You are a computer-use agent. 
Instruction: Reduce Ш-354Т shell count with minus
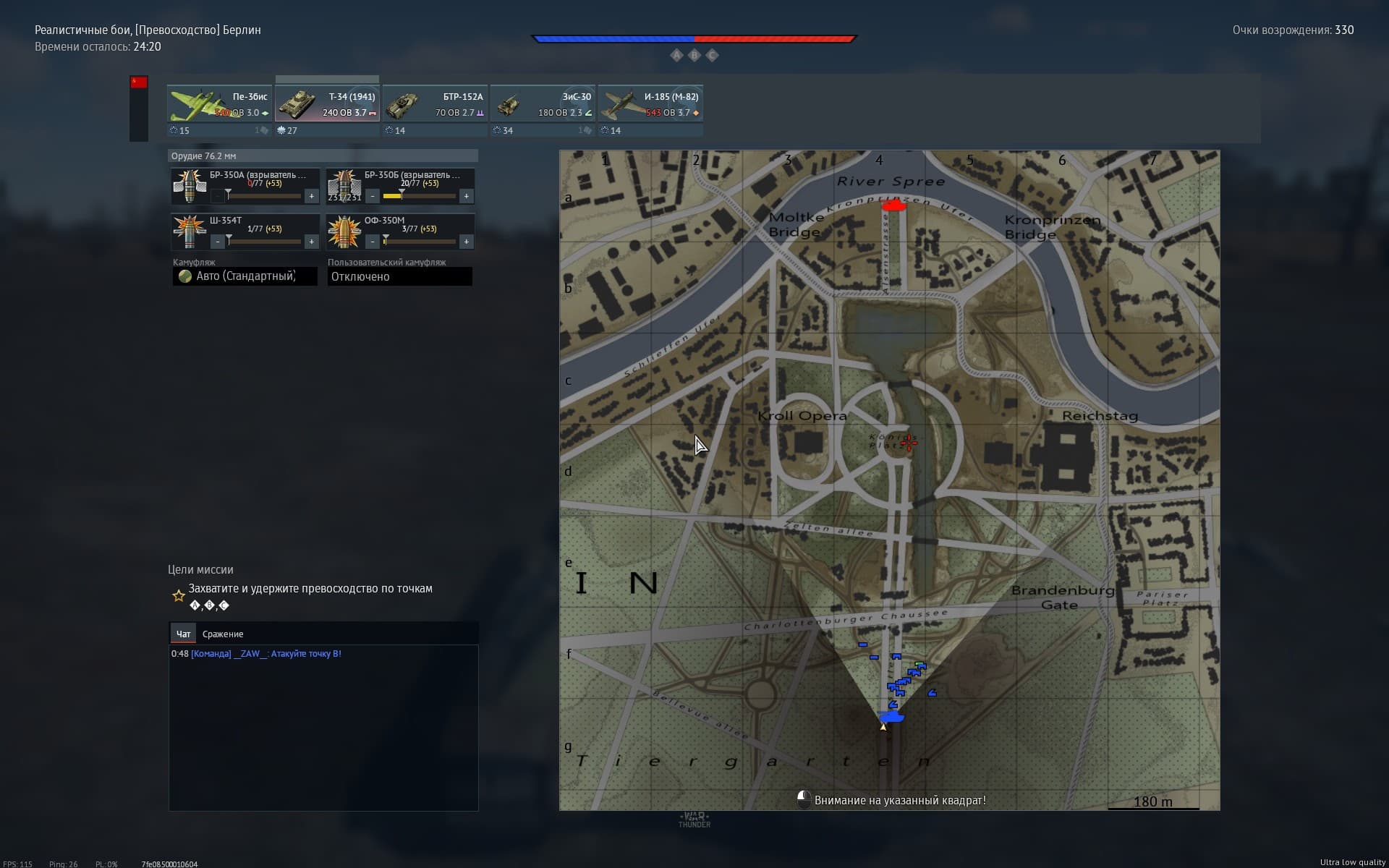pyautogui.click(x=218, y=242)
